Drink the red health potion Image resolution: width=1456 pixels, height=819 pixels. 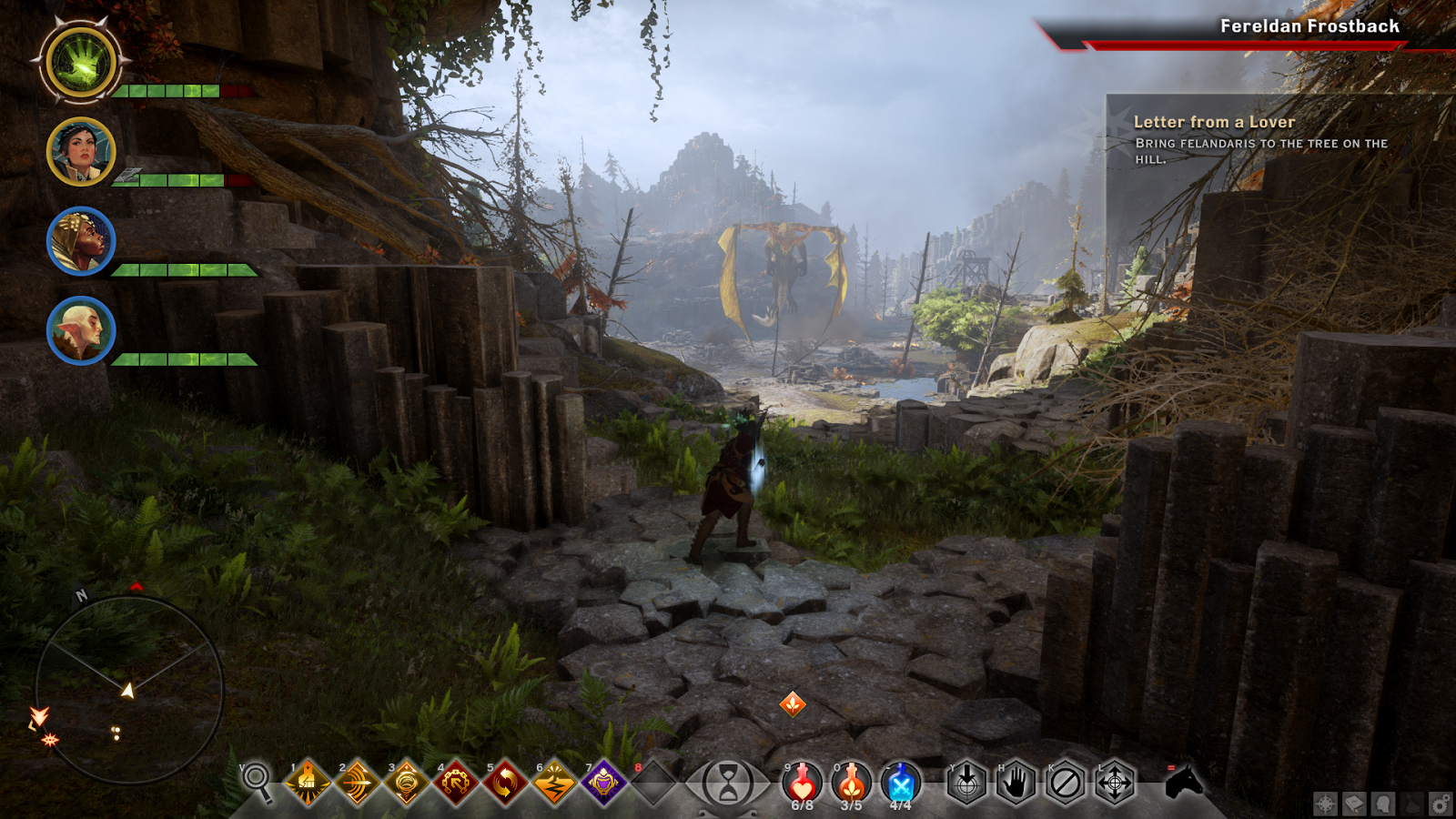tap(802, 782)
